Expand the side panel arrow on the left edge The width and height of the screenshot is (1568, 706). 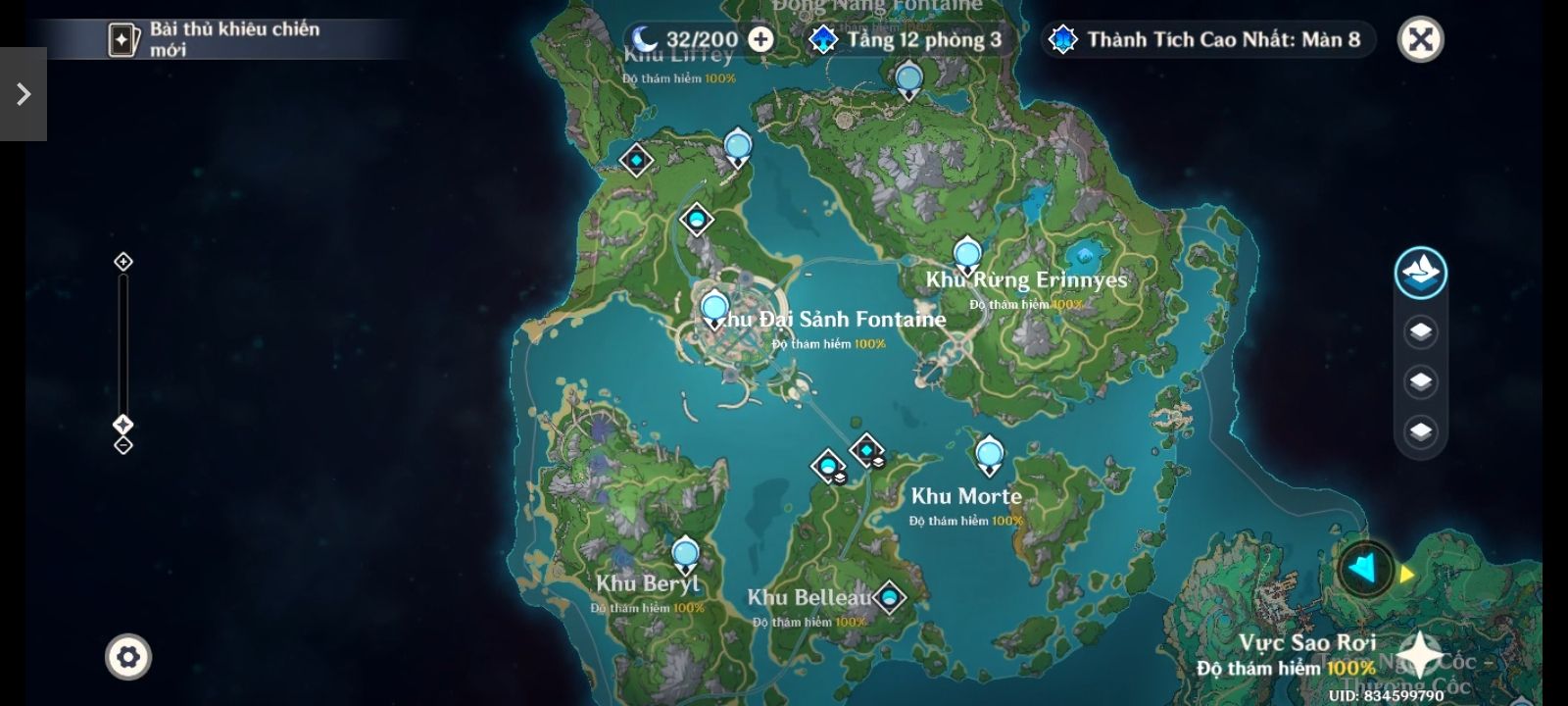tap(24, 94)
